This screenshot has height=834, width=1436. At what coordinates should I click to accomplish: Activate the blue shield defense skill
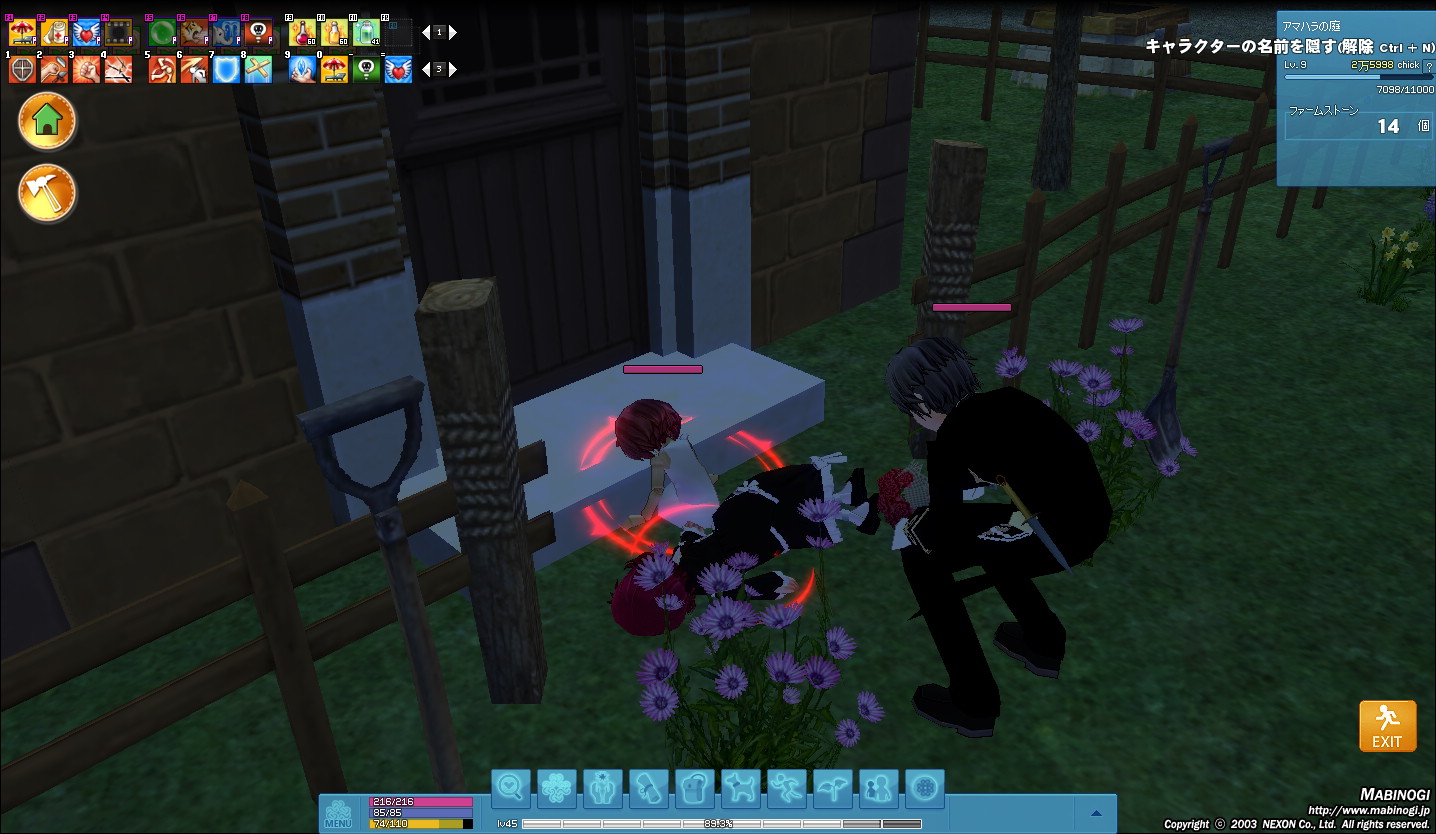click(225, 69)
